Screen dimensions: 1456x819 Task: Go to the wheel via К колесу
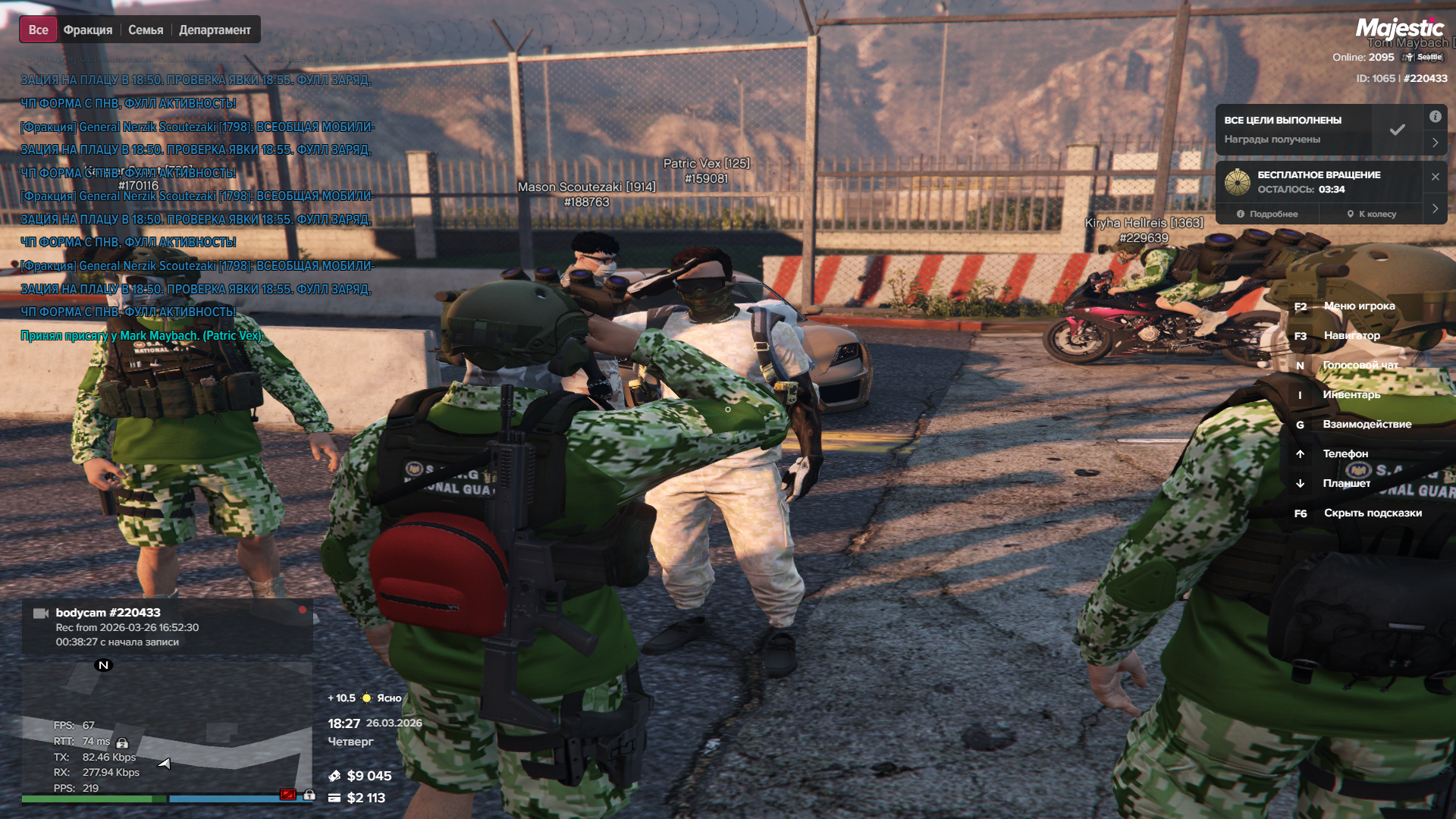(x=1371, y=215)
